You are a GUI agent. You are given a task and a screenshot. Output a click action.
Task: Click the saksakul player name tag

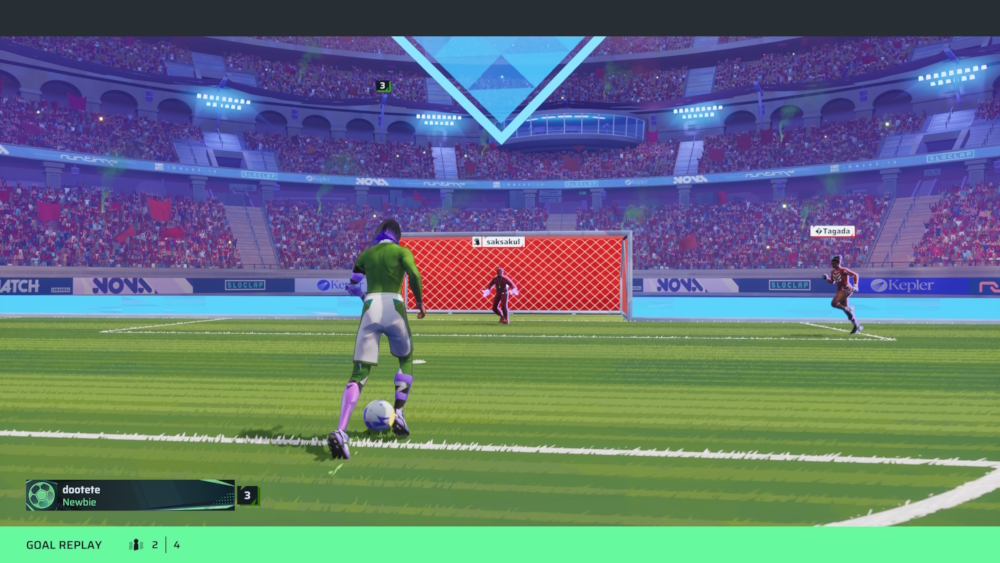[x=498, y=241]
